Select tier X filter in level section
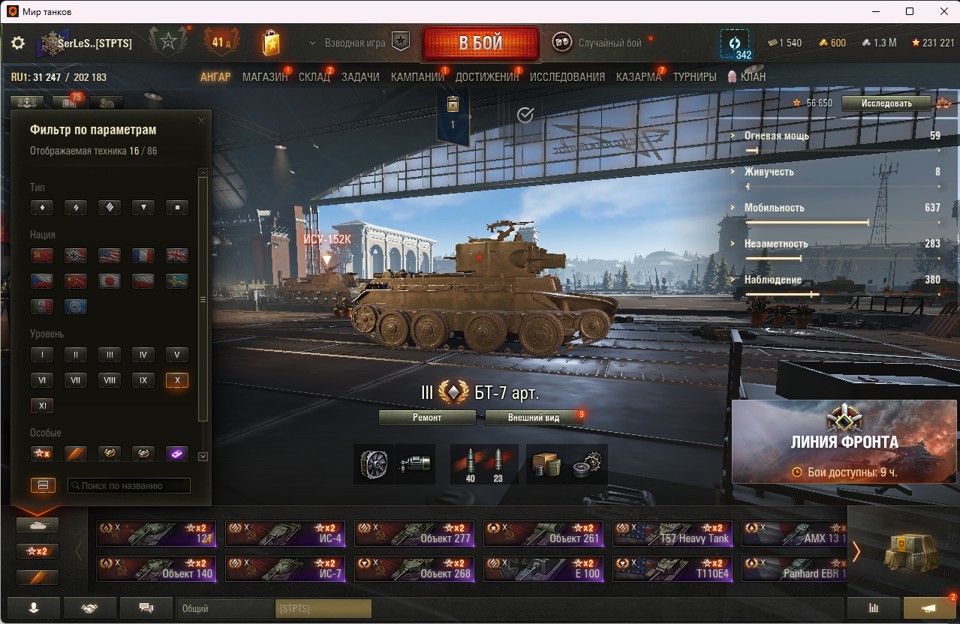 176,380
